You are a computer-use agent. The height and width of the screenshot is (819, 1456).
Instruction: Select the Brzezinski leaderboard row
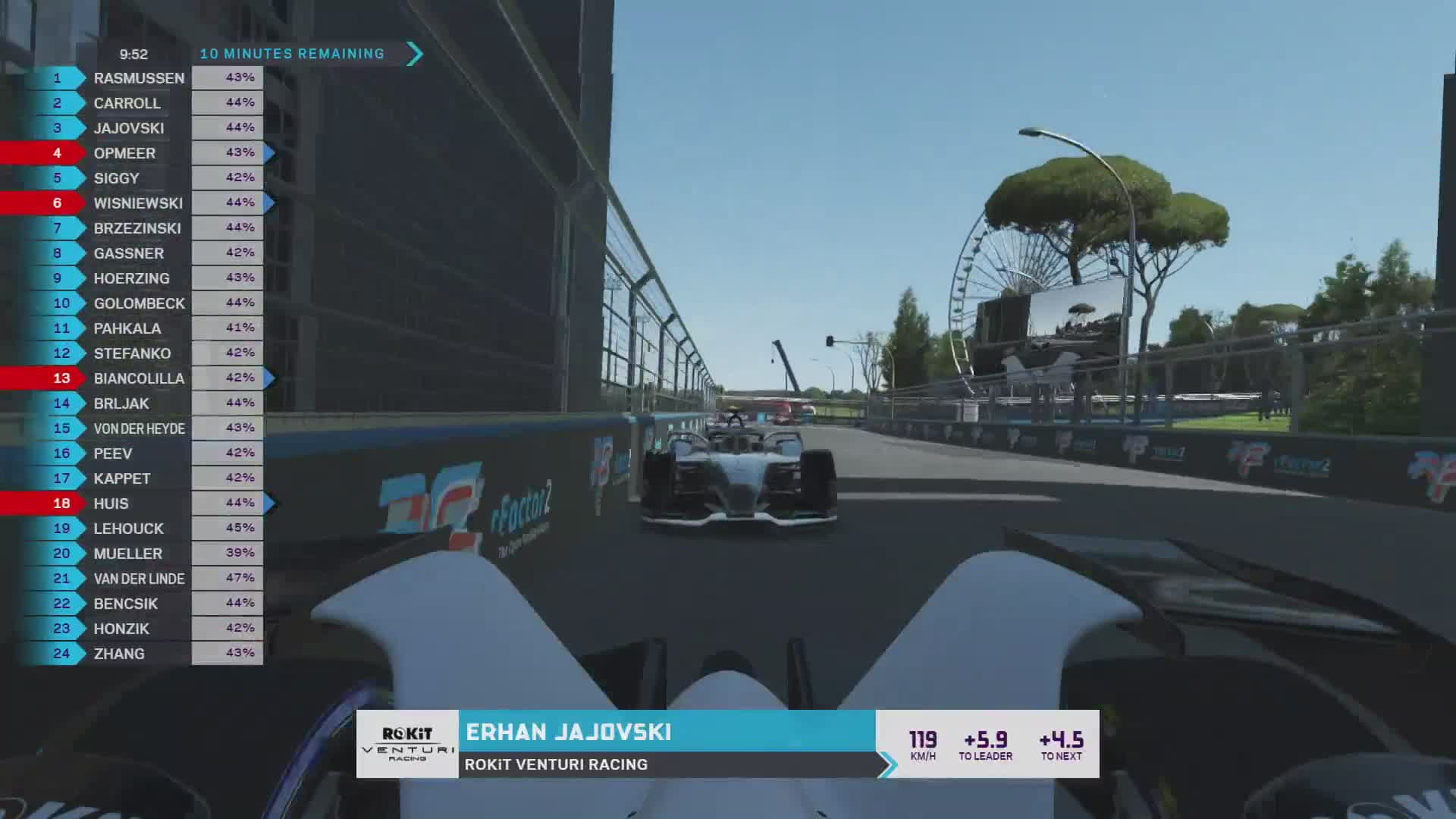coord(137,228)
